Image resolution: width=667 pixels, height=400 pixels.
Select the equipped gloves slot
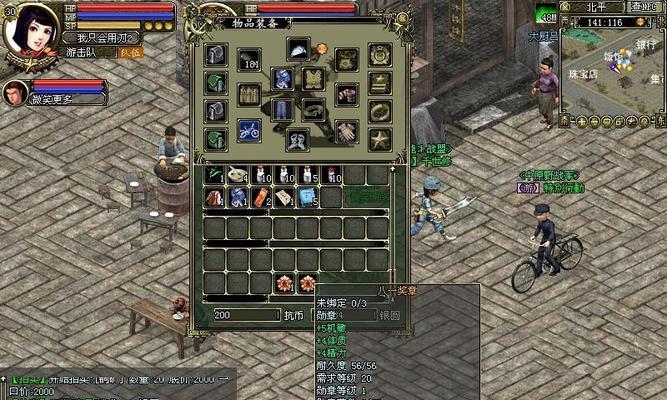[346, 130]
